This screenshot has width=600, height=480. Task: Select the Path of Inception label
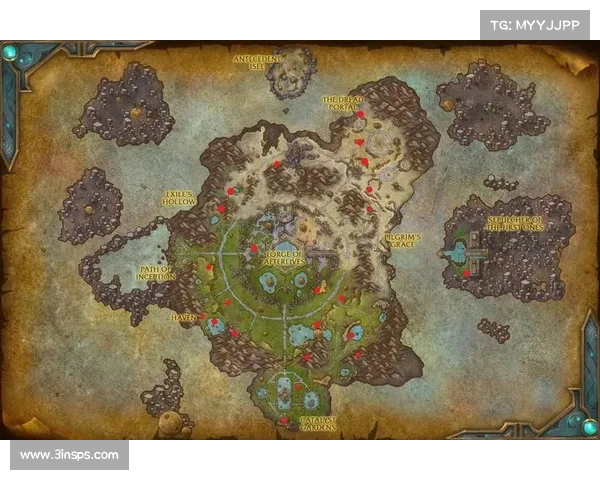click(158, 272)
